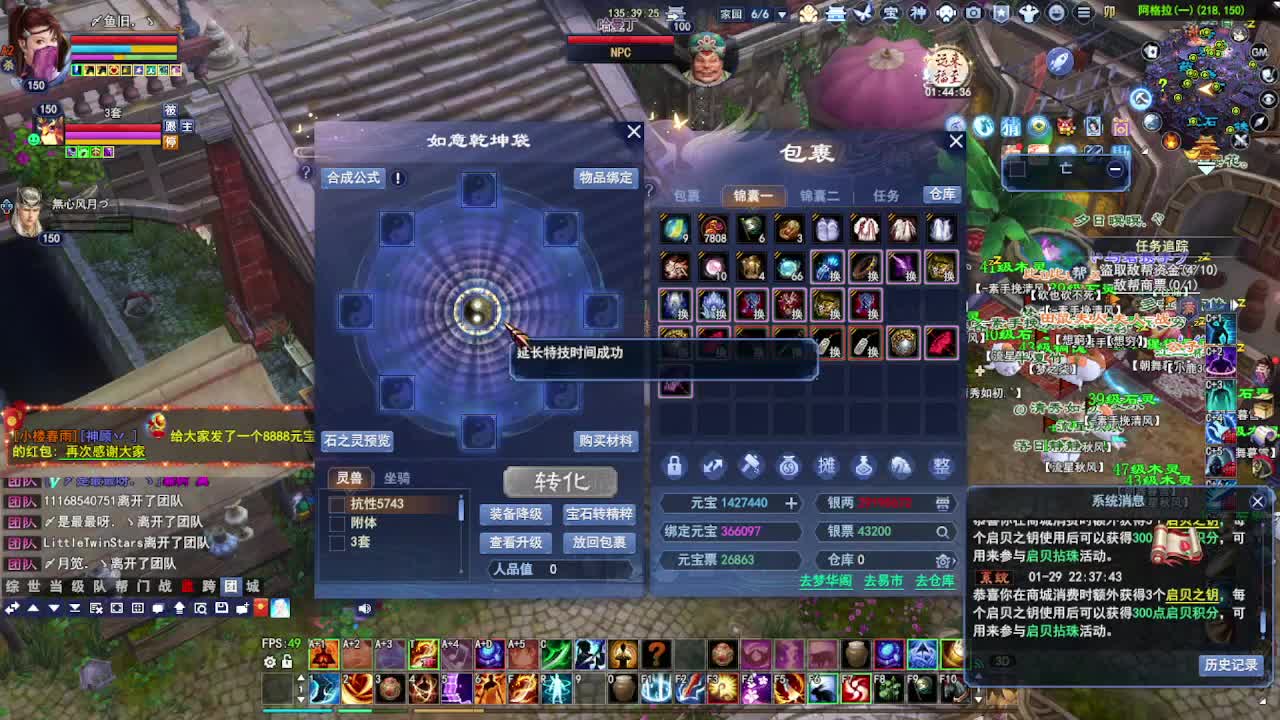Screen dimensions: 1280x720
Task: Open the magnifier search icon beside 银票
Action: [x=940, y=533]
